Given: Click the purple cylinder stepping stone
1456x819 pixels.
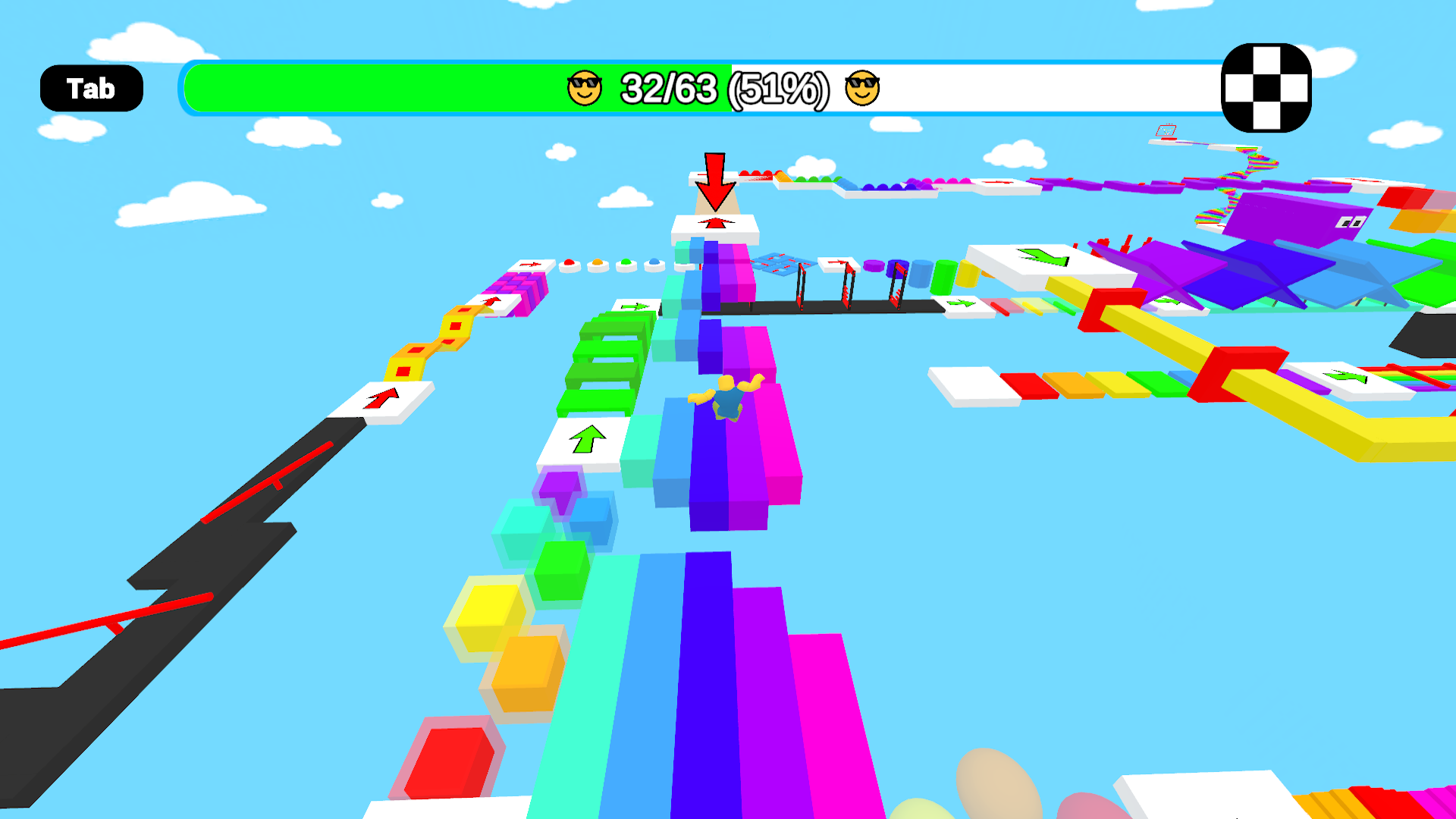Looking at the screenshot, I should click(x=874, y=264).
